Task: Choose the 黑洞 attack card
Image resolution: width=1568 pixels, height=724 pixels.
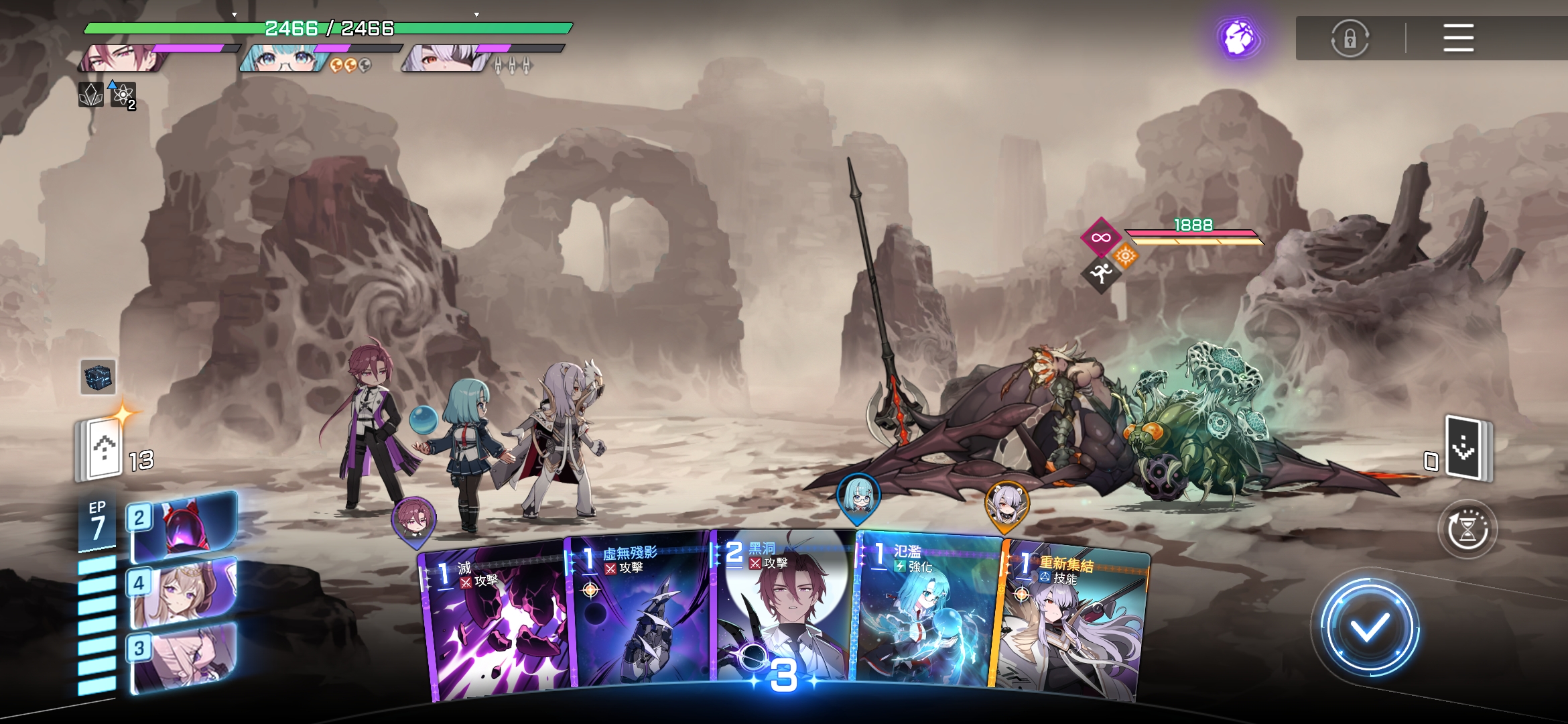Action: (x=783, y=610)
